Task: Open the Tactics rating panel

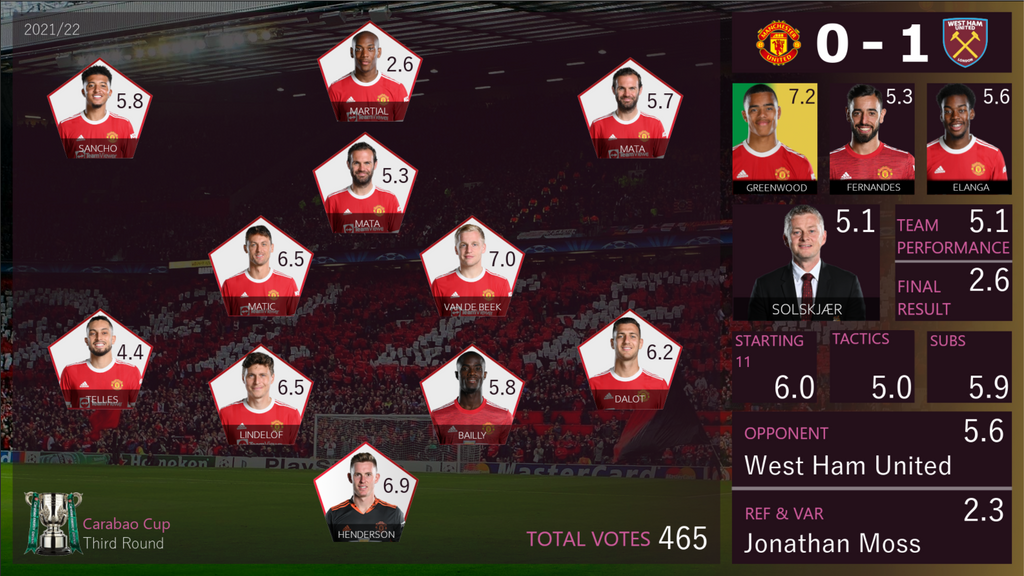Action: click(x=871, y=366)
